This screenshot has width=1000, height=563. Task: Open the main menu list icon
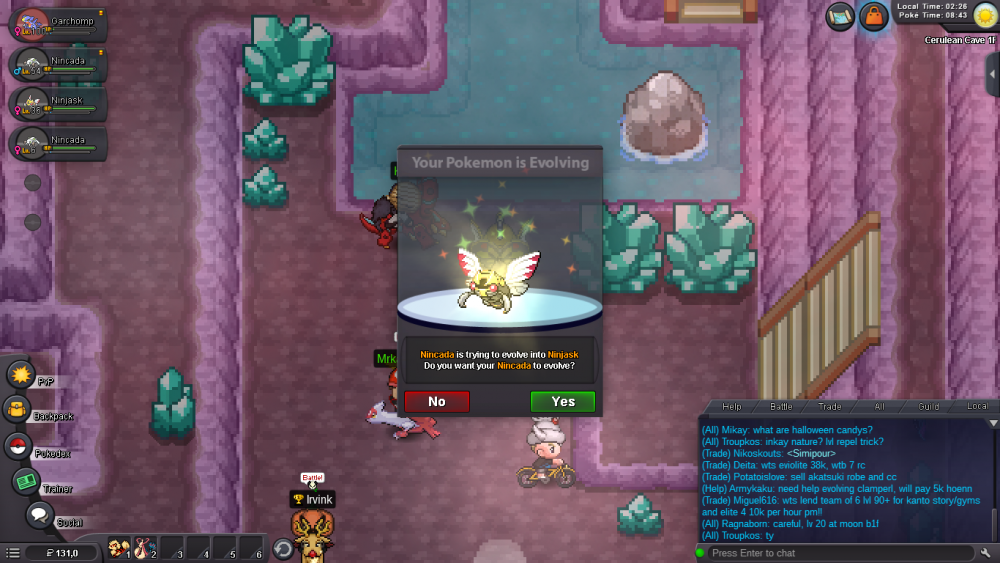(x=12, y=552)
